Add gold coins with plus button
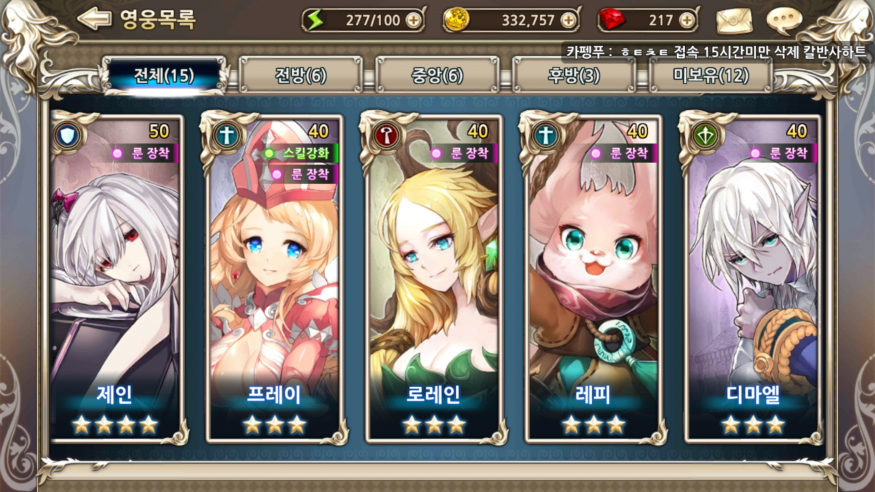This screenshot has width=875, height=492. 569,20
